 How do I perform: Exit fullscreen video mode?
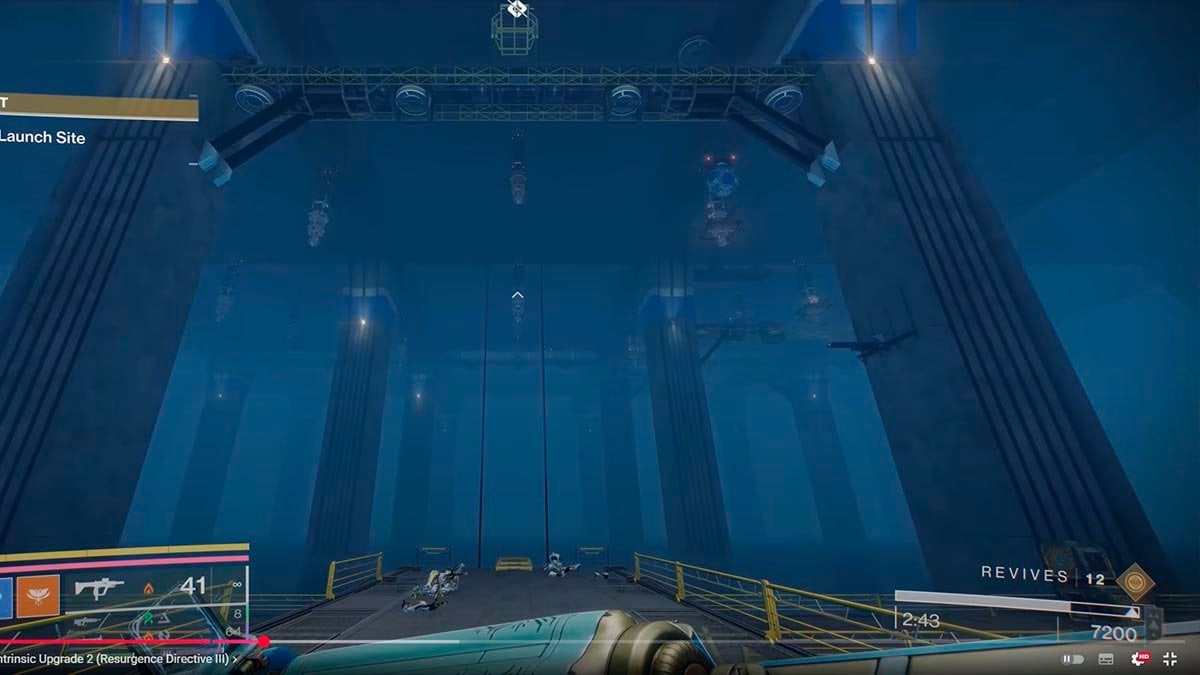point(1172,659)
